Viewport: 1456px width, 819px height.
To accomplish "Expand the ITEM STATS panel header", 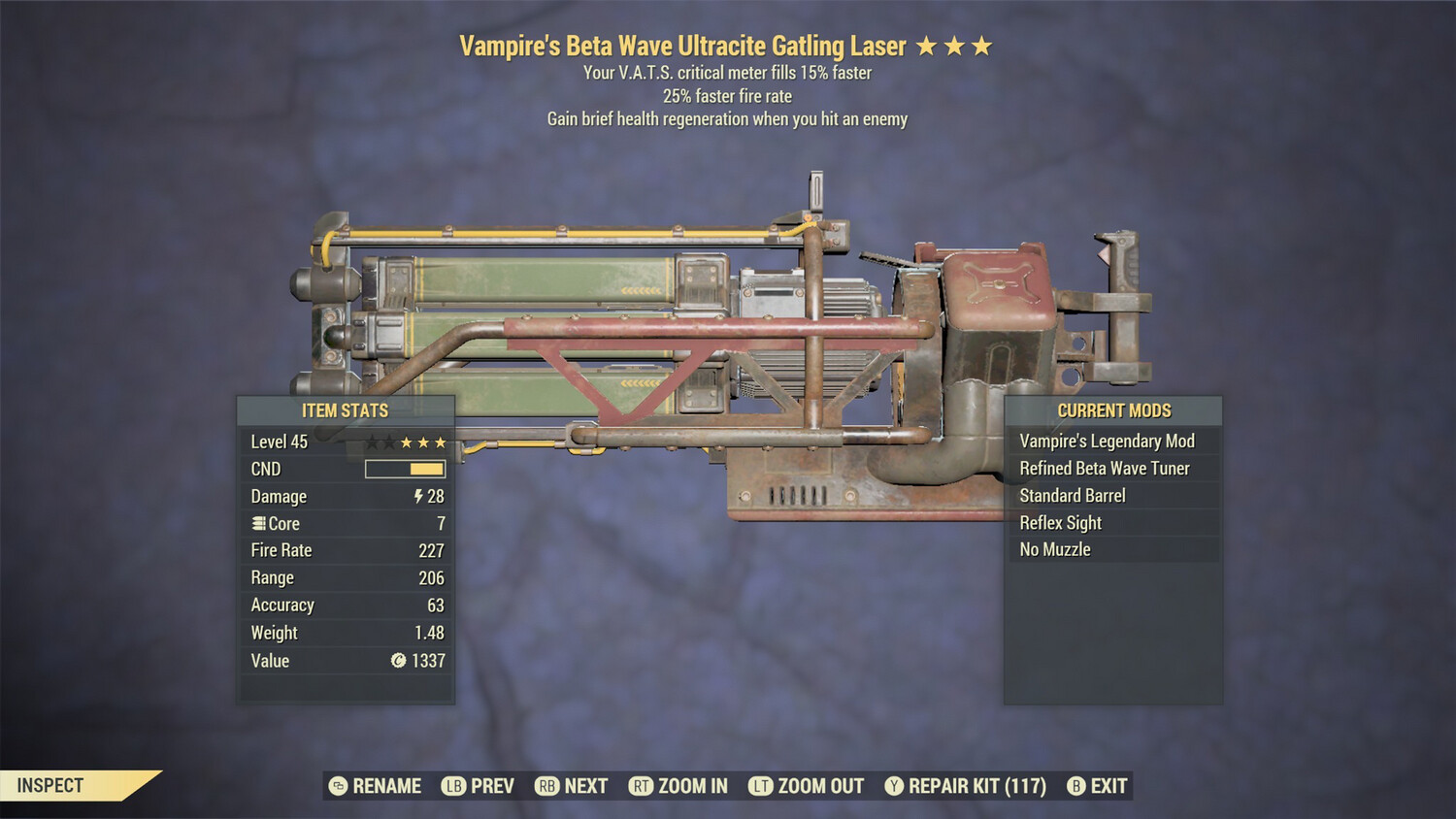I will 345,410.
